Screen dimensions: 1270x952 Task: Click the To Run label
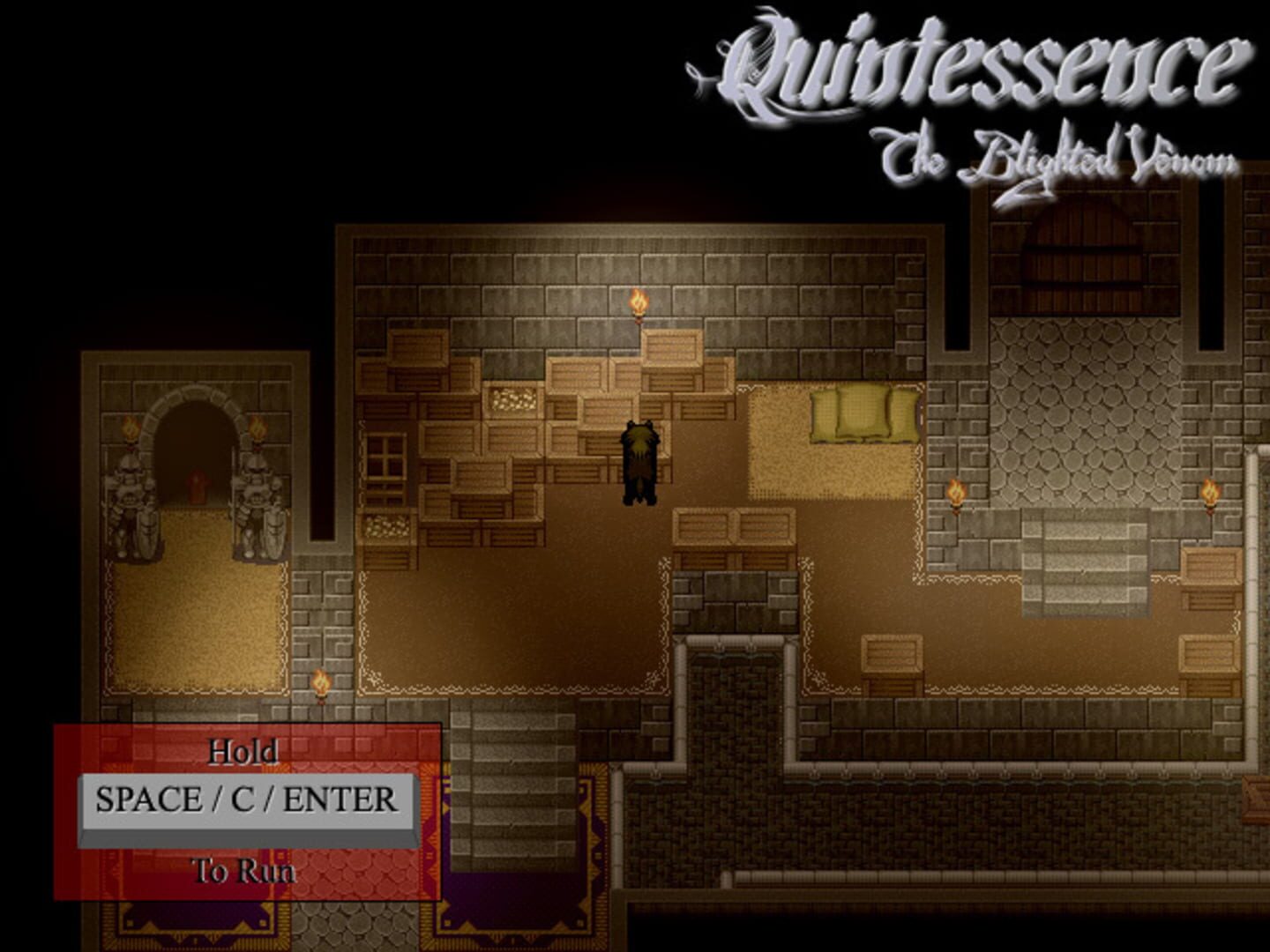click(243, 869)
